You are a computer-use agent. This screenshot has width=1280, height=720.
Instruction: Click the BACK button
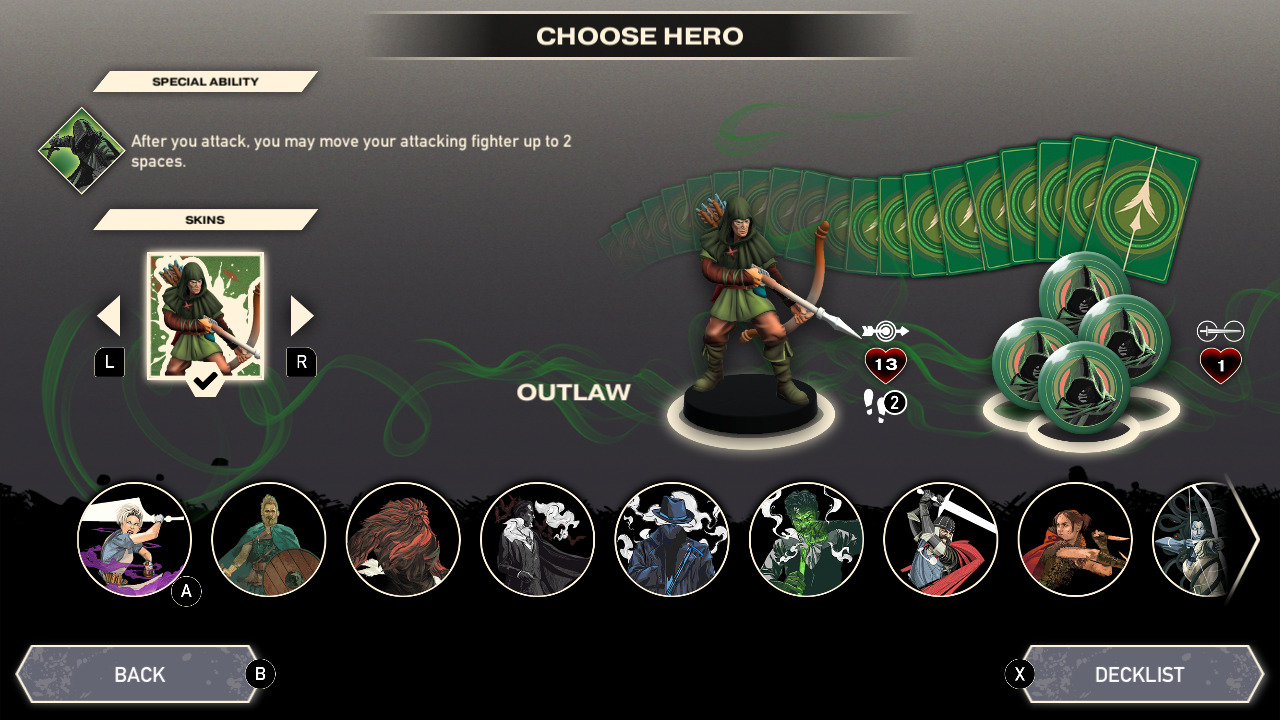tap(140, 674)
